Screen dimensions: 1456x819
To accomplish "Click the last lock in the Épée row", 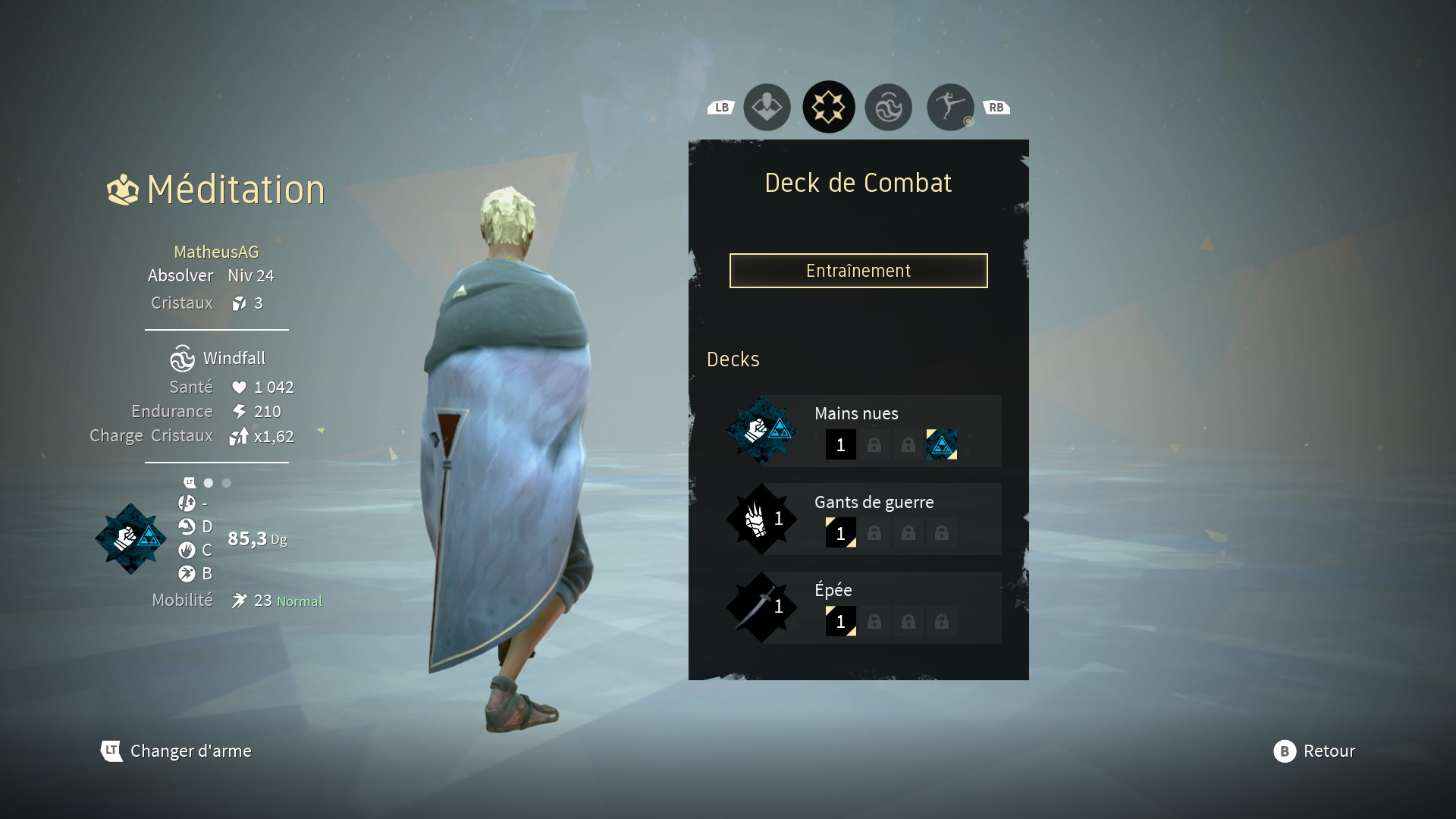I will tap(943, 622).
